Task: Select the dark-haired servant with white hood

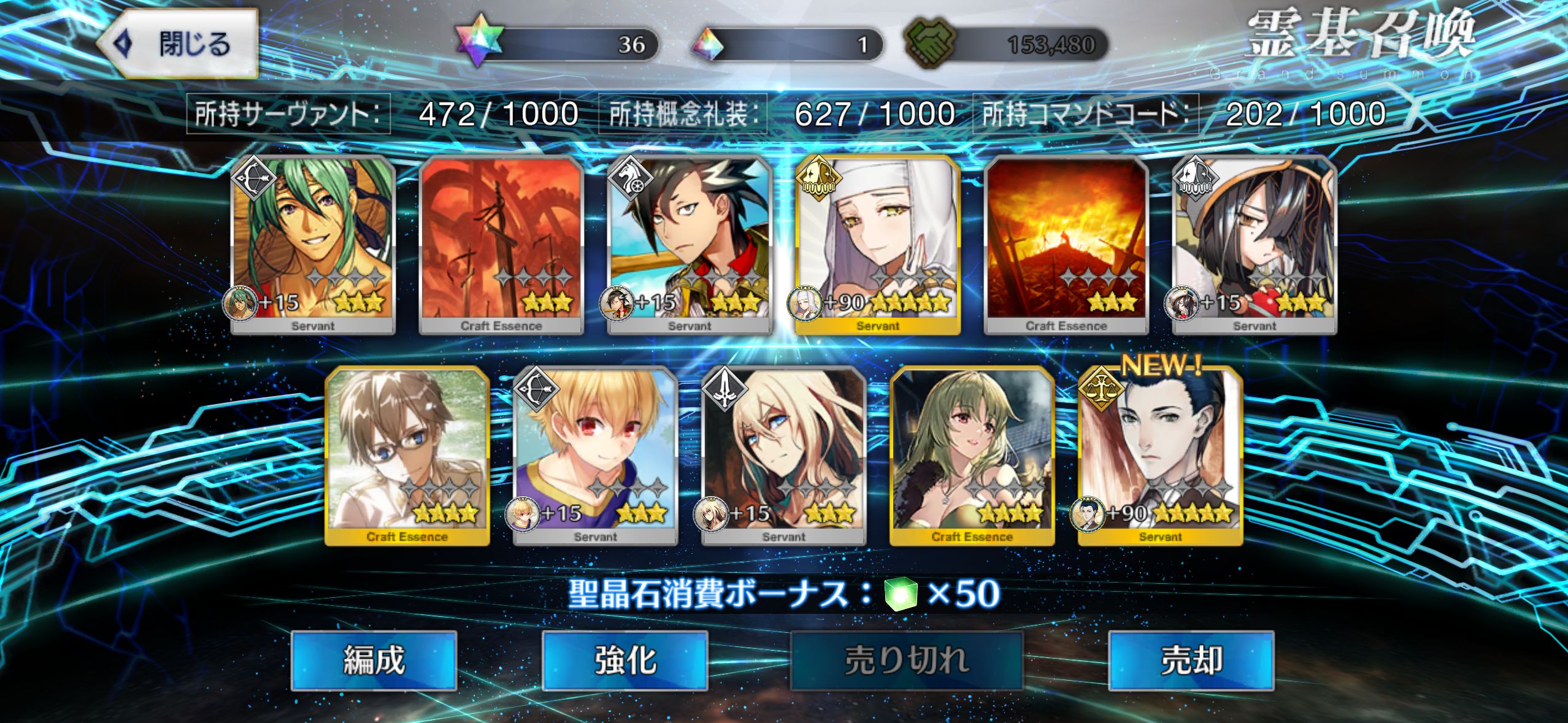Action: point(1254,243)
